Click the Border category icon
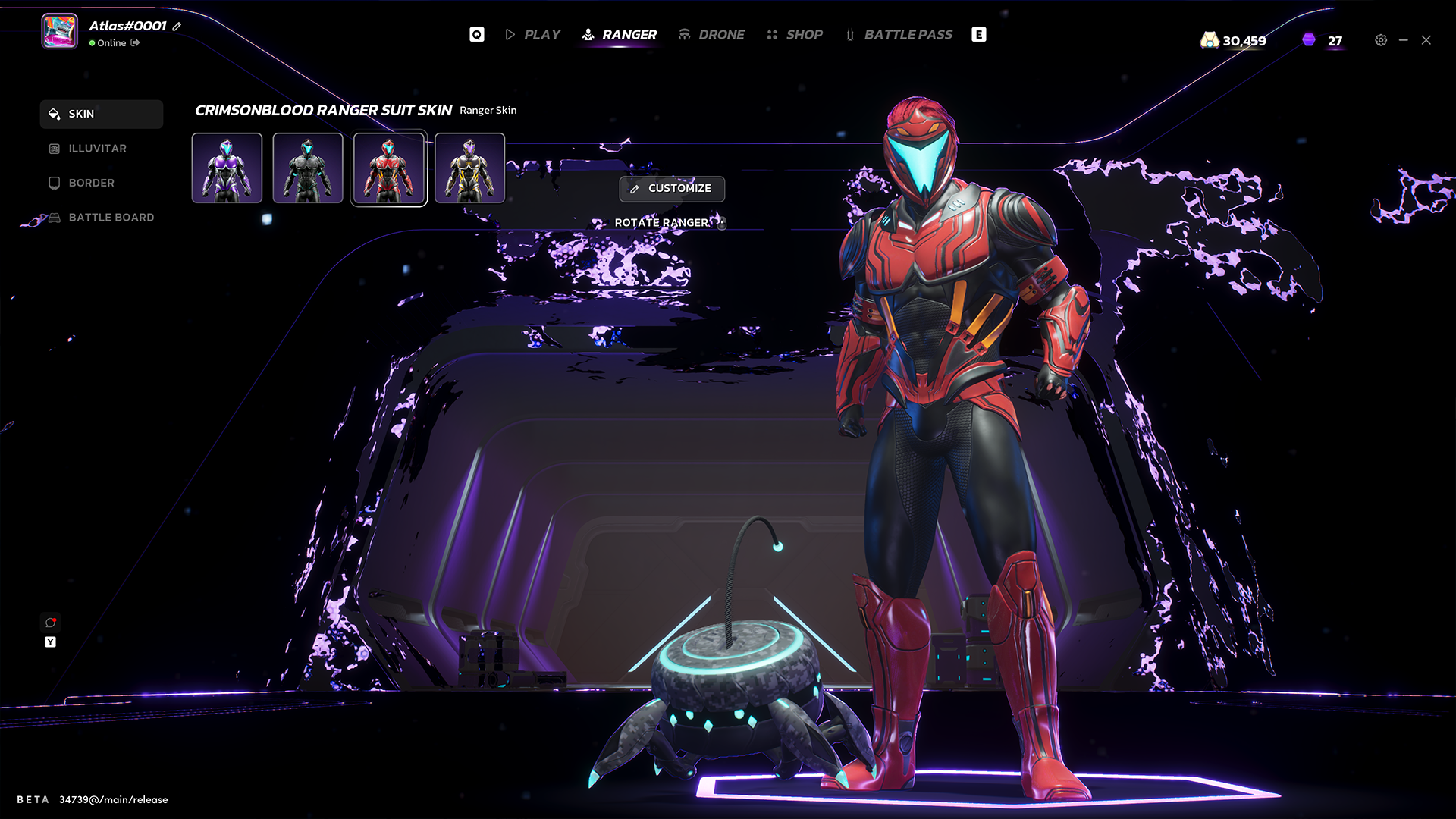The width and height of the screenshot is (1456, 819). pyautogui.click(x=53, y=183)
